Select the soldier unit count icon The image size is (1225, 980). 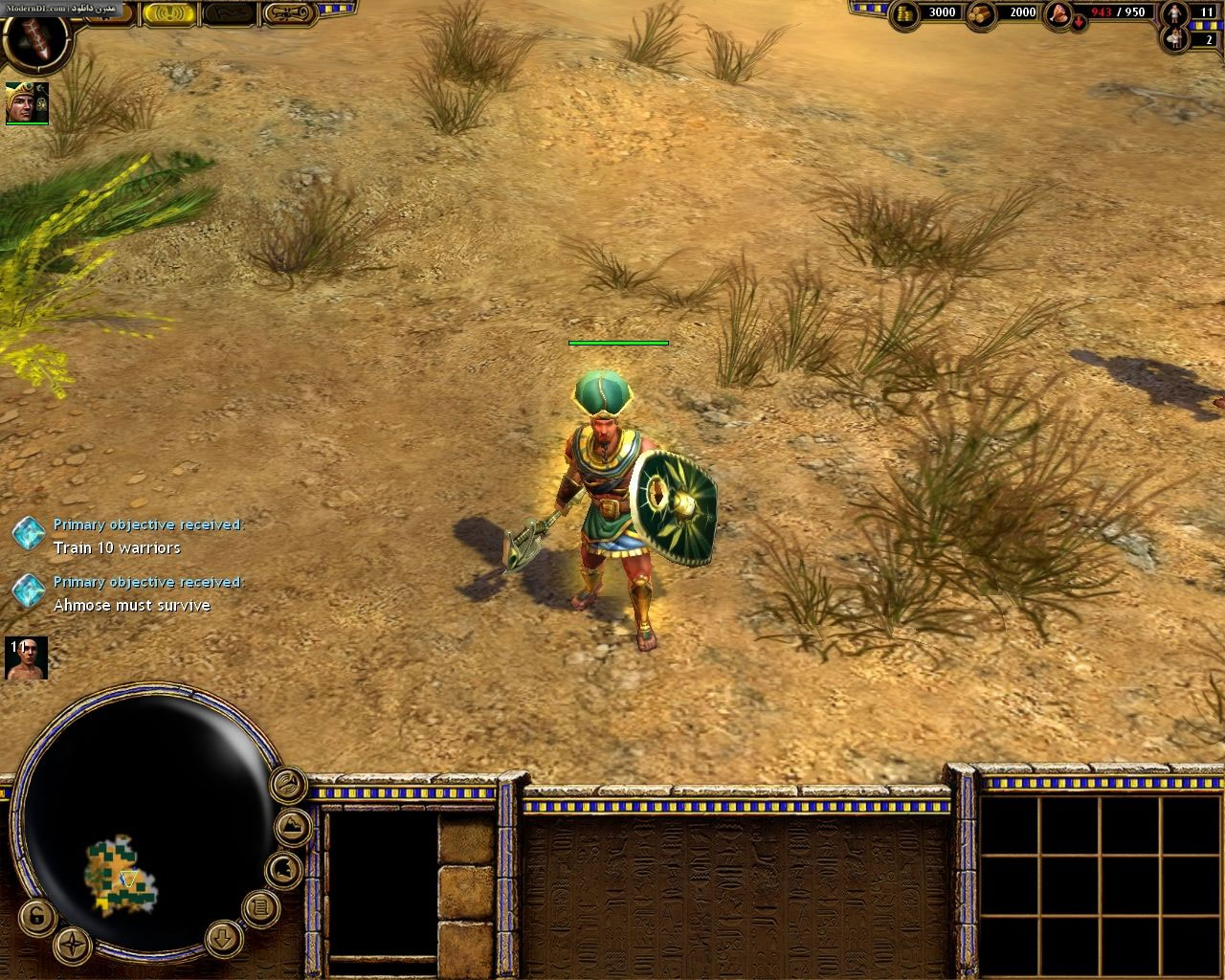[x=1173, y=39]
